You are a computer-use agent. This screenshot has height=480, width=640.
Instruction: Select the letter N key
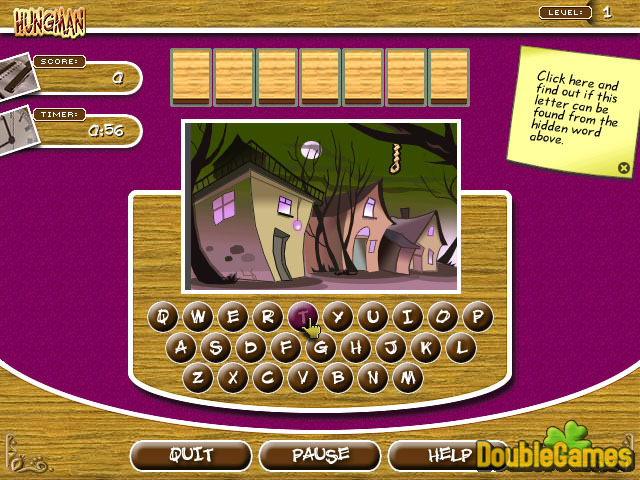(373, 378)
